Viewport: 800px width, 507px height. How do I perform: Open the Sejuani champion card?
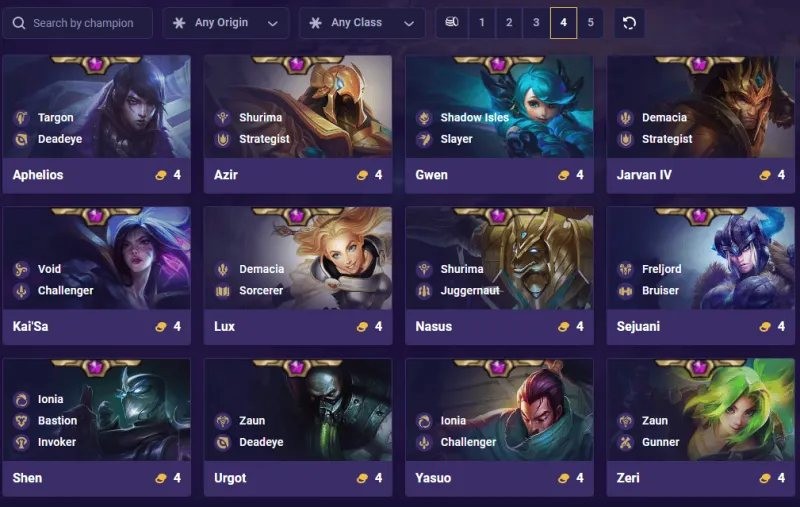(x=700, y=275)
